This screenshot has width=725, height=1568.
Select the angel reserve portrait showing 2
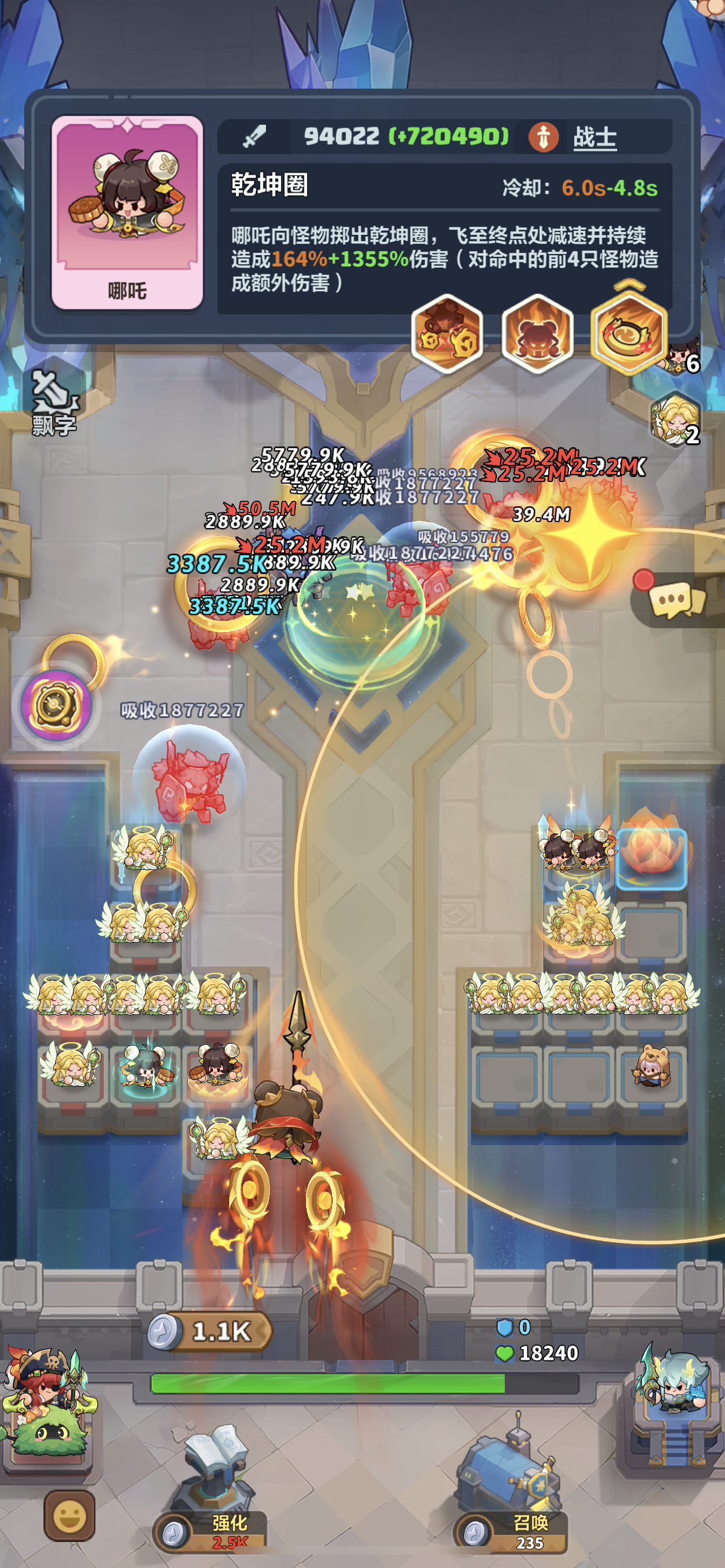pos(676,419)
